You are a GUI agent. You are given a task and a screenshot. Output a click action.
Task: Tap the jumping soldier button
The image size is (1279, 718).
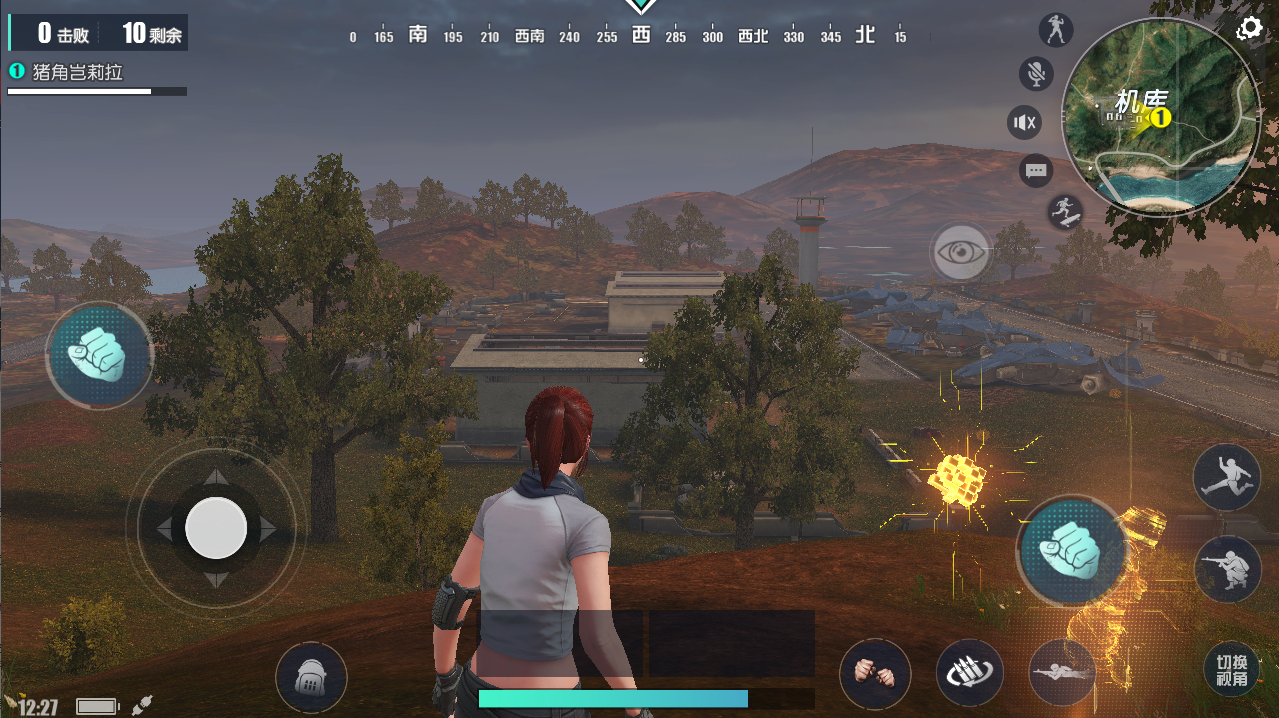[1226, 477]
